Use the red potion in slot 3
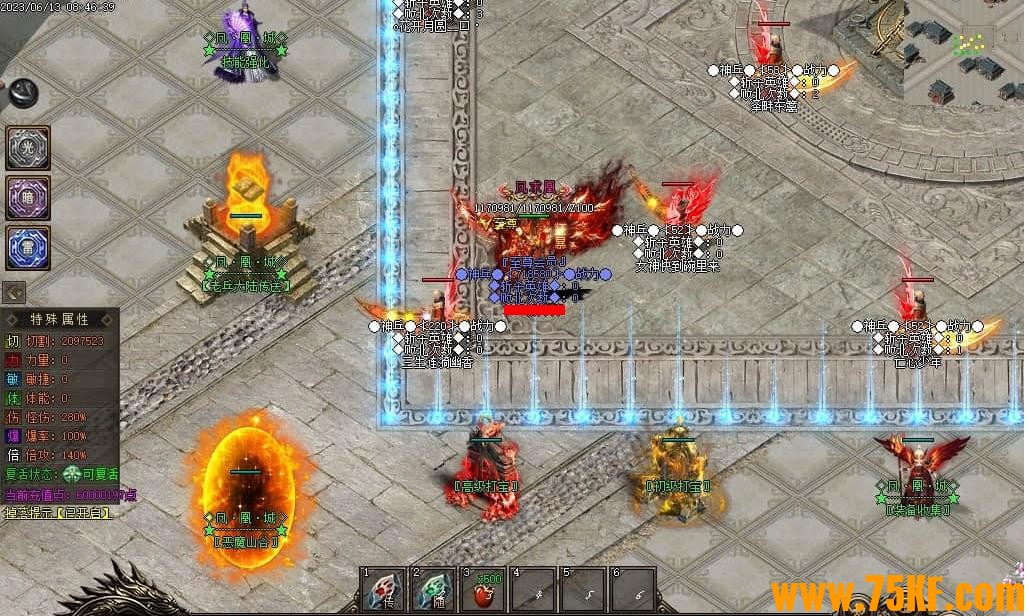This screenshot has width=1029, height=616. [483, 591]
